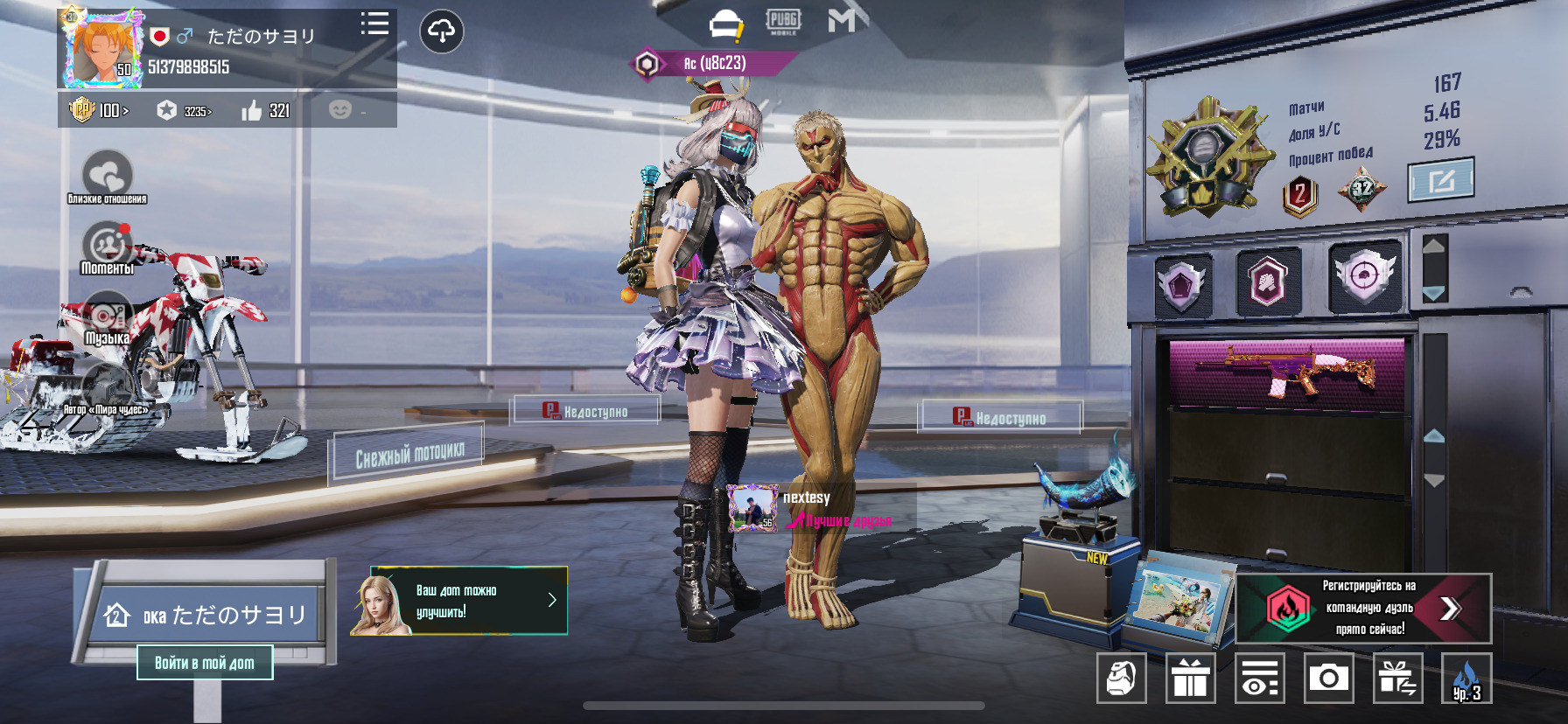Open the 'Ваш дом можно улучшить' banner
Image resolution: width=1568 pixels, height=724 pixels.
[x=459, y=601]
